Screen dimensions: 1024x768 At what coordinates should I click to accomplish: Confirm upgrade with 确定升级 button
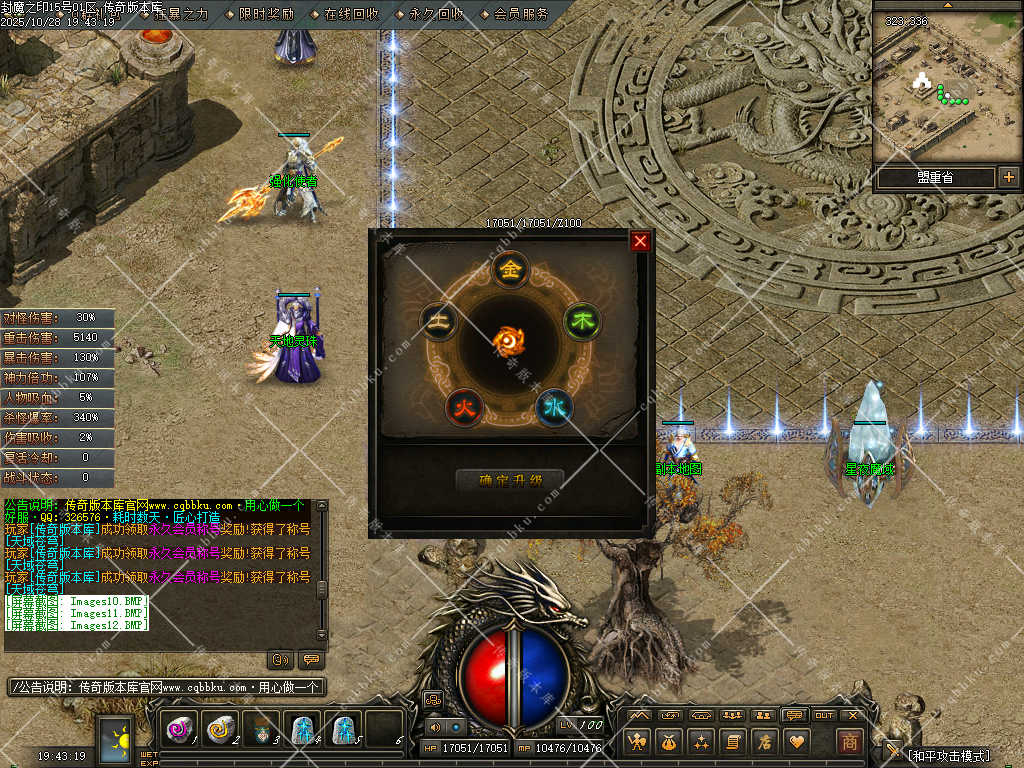[x=510, y=481]
